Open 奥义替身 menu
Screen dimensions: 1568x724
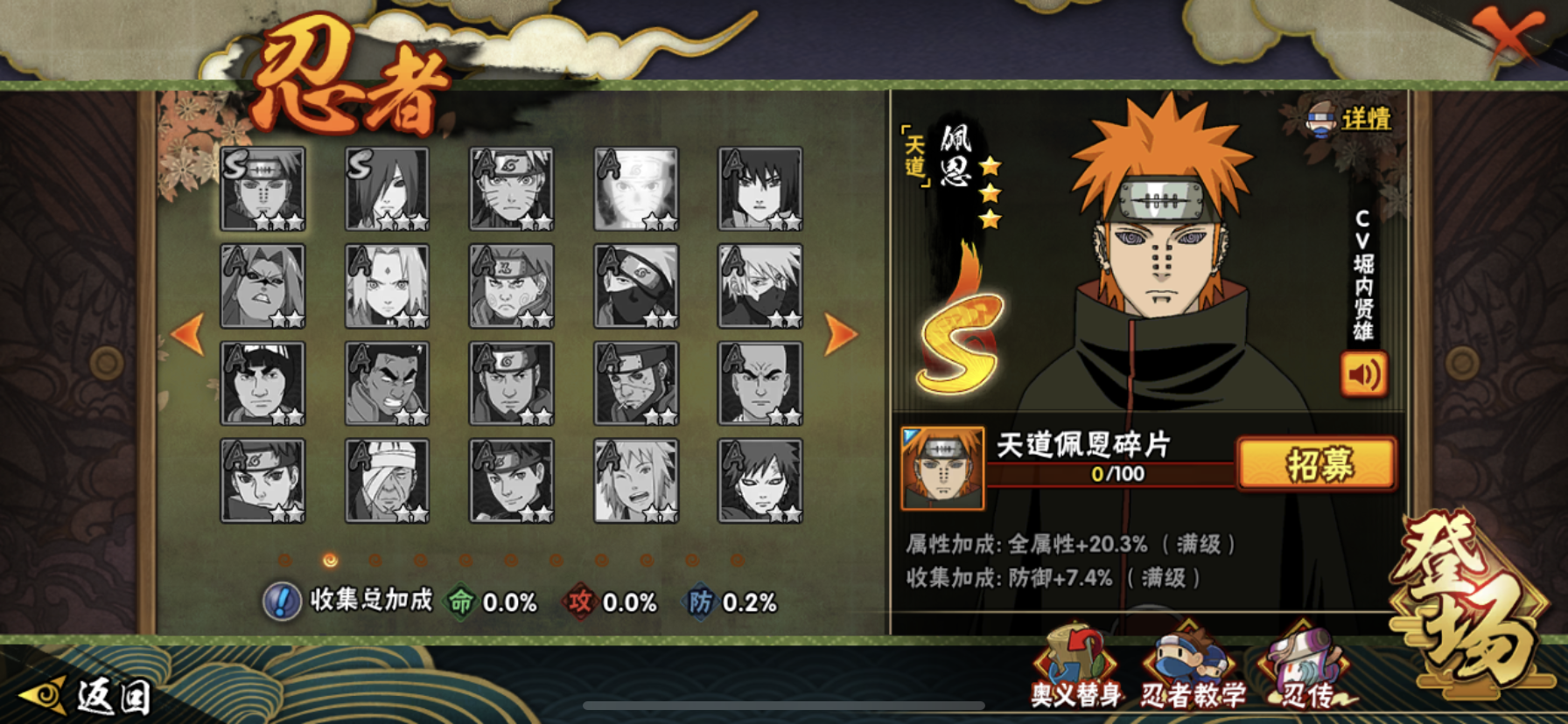pyautogui.click(x=1075, y=669)
